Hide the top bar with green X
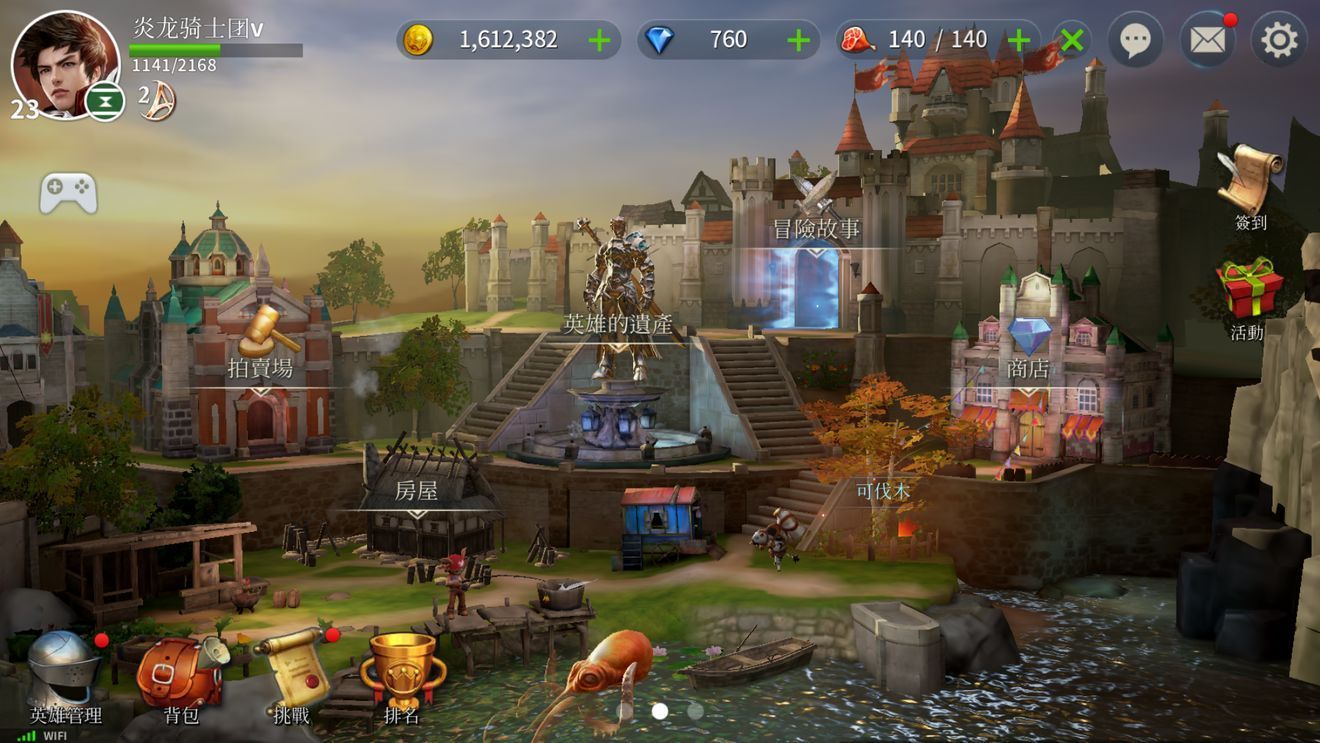 pyautogui.click(x=1071, y=40)
